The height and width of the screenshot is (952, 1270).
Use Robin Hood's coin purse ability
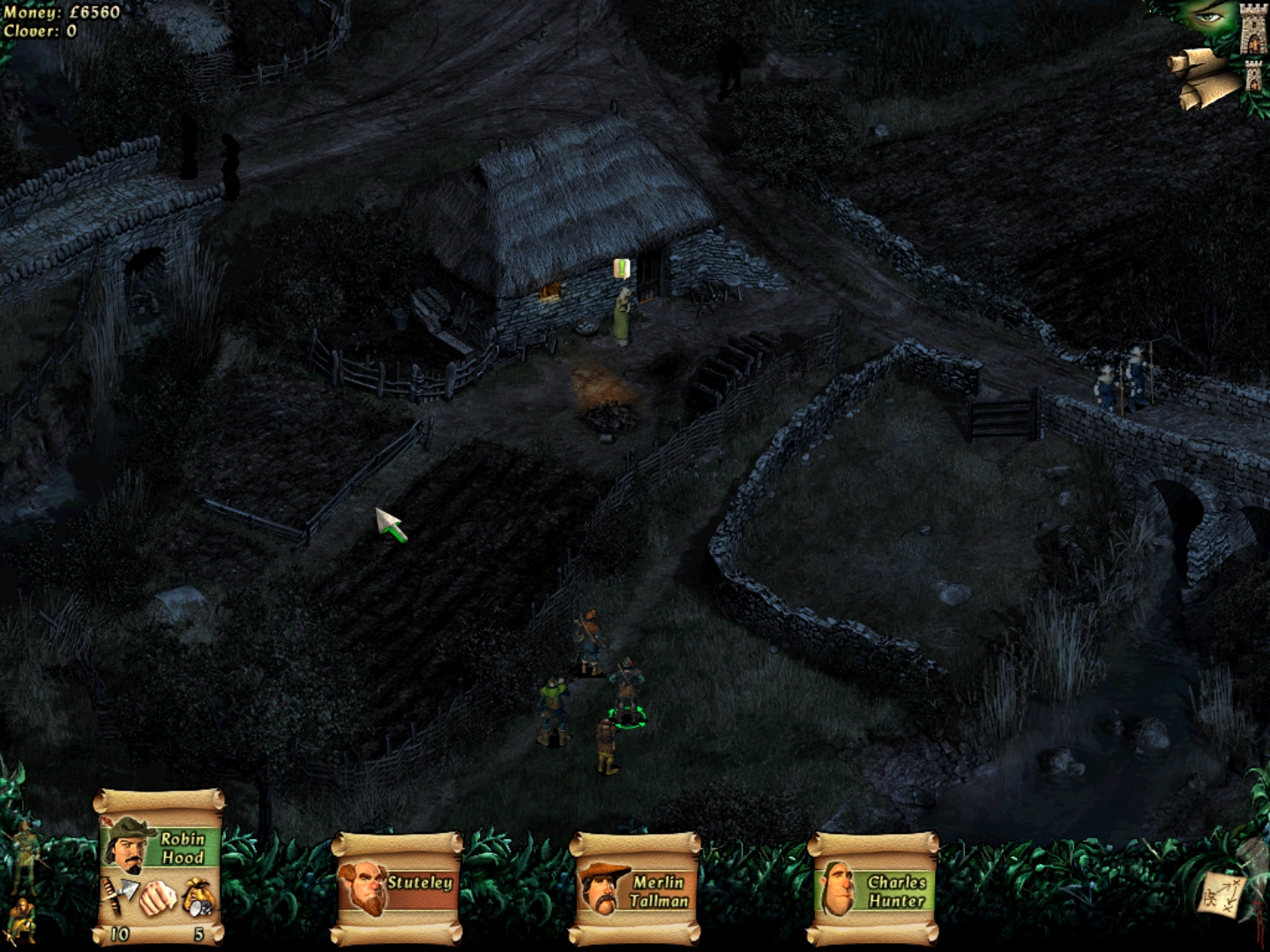click(x=198, y=900)
